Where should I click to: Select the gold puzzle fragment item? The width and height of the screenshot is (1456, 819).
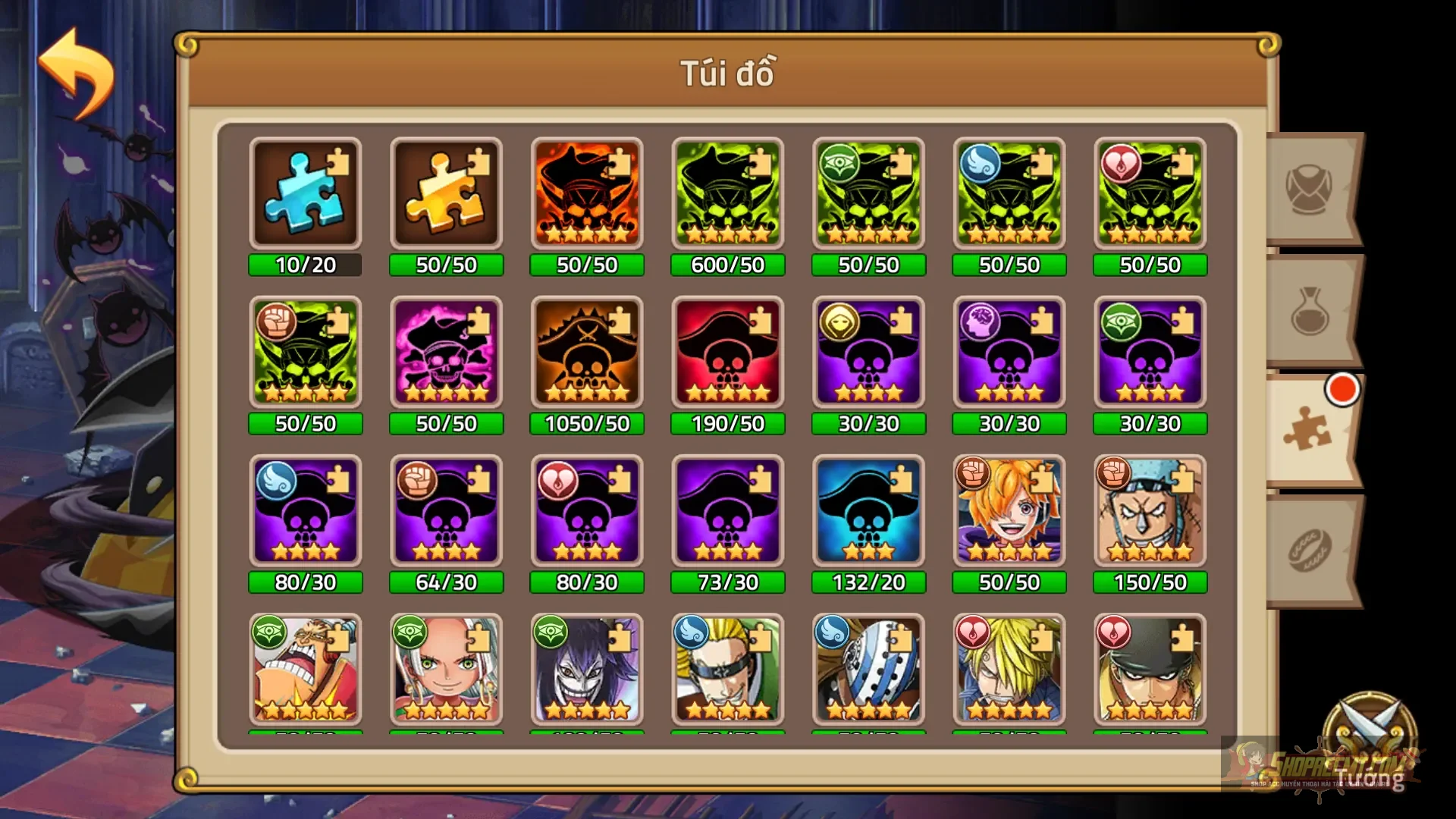point(446,193)
